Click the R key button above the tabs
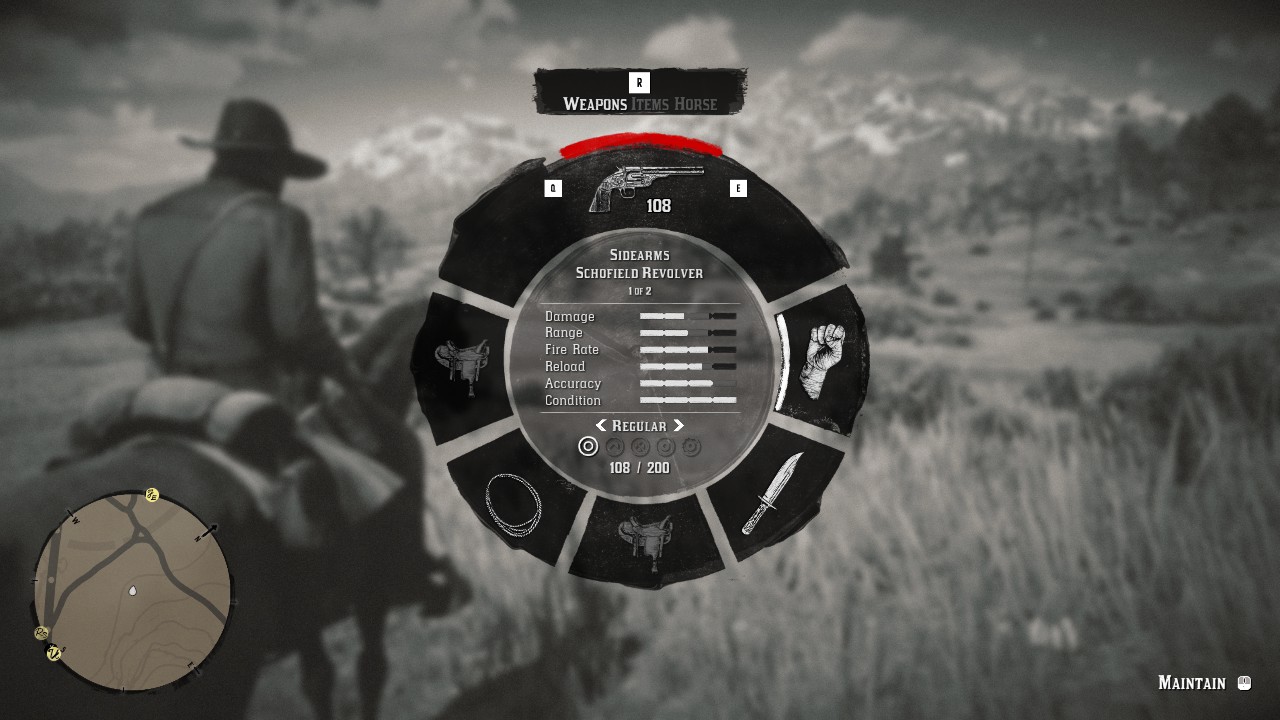 click(639, 82)
